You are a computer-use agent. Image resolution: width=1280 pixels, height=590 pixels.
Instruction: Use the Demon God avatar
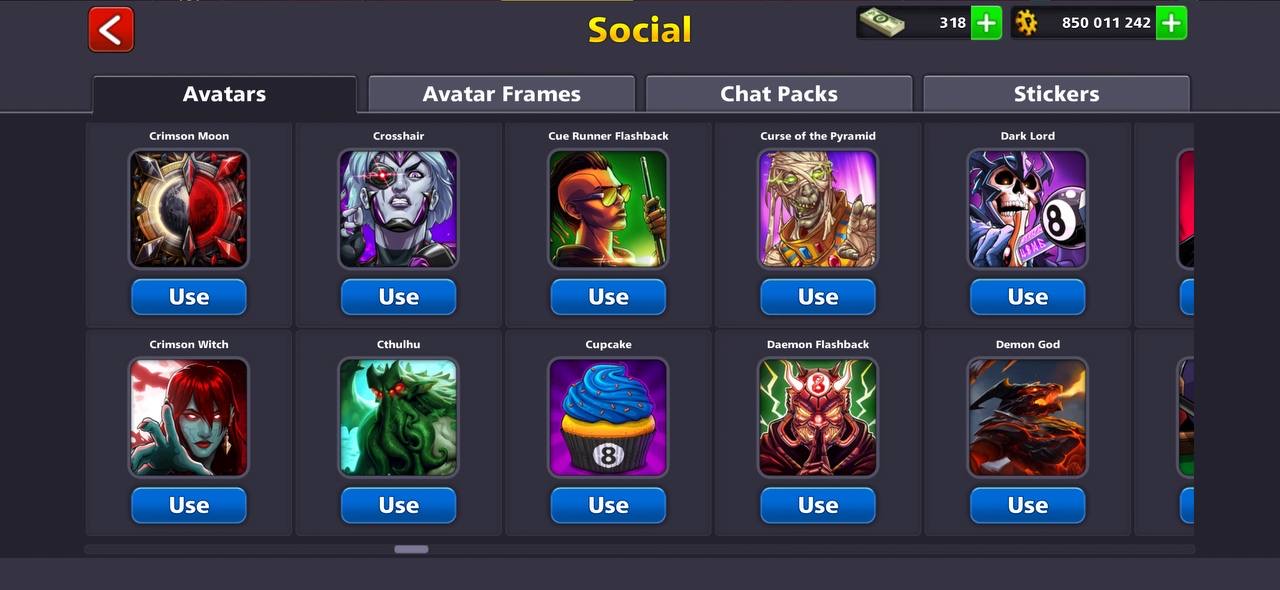[1027, 506]
